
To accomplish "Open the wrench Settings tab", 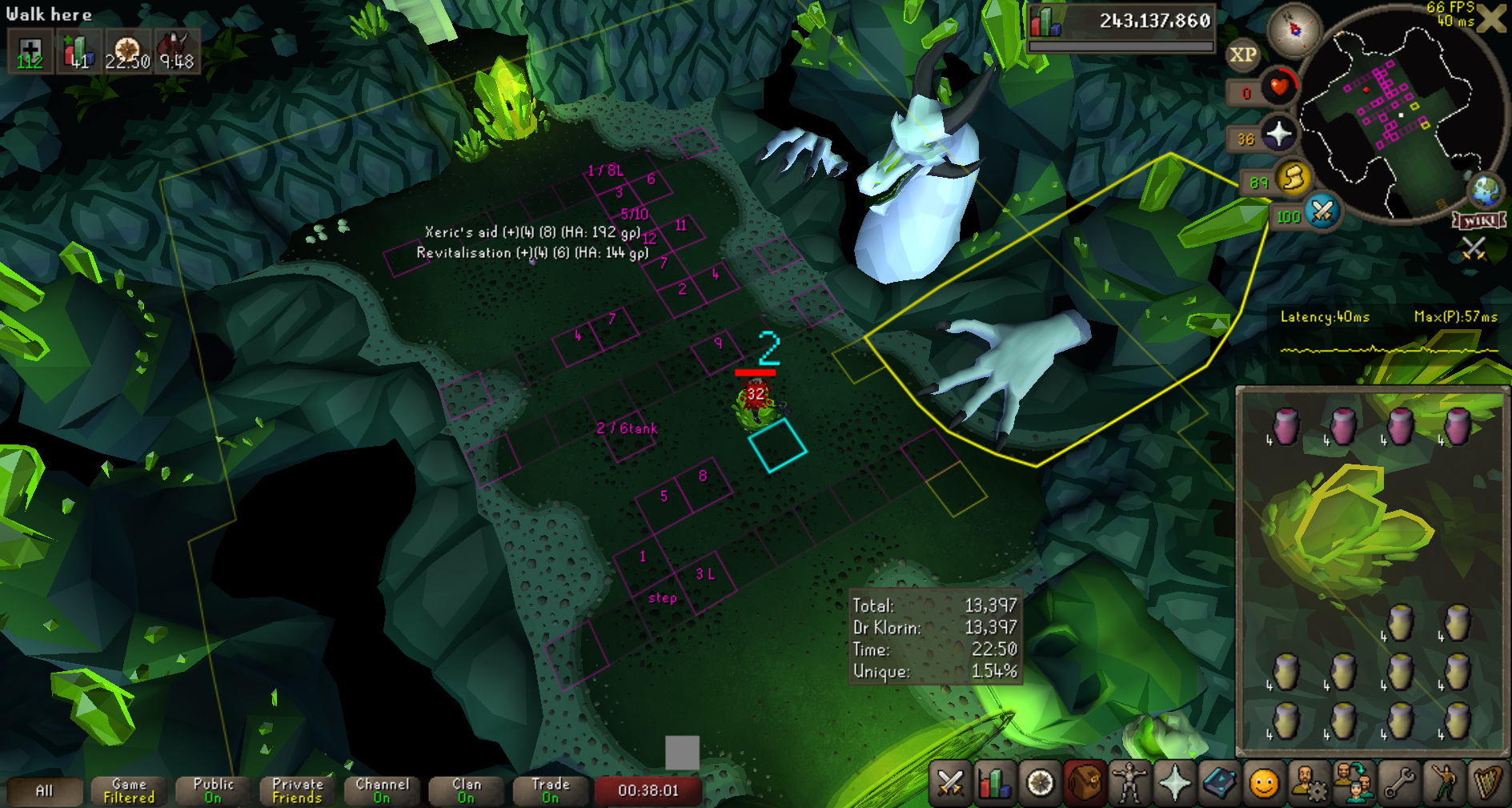I will [1398, 782].
